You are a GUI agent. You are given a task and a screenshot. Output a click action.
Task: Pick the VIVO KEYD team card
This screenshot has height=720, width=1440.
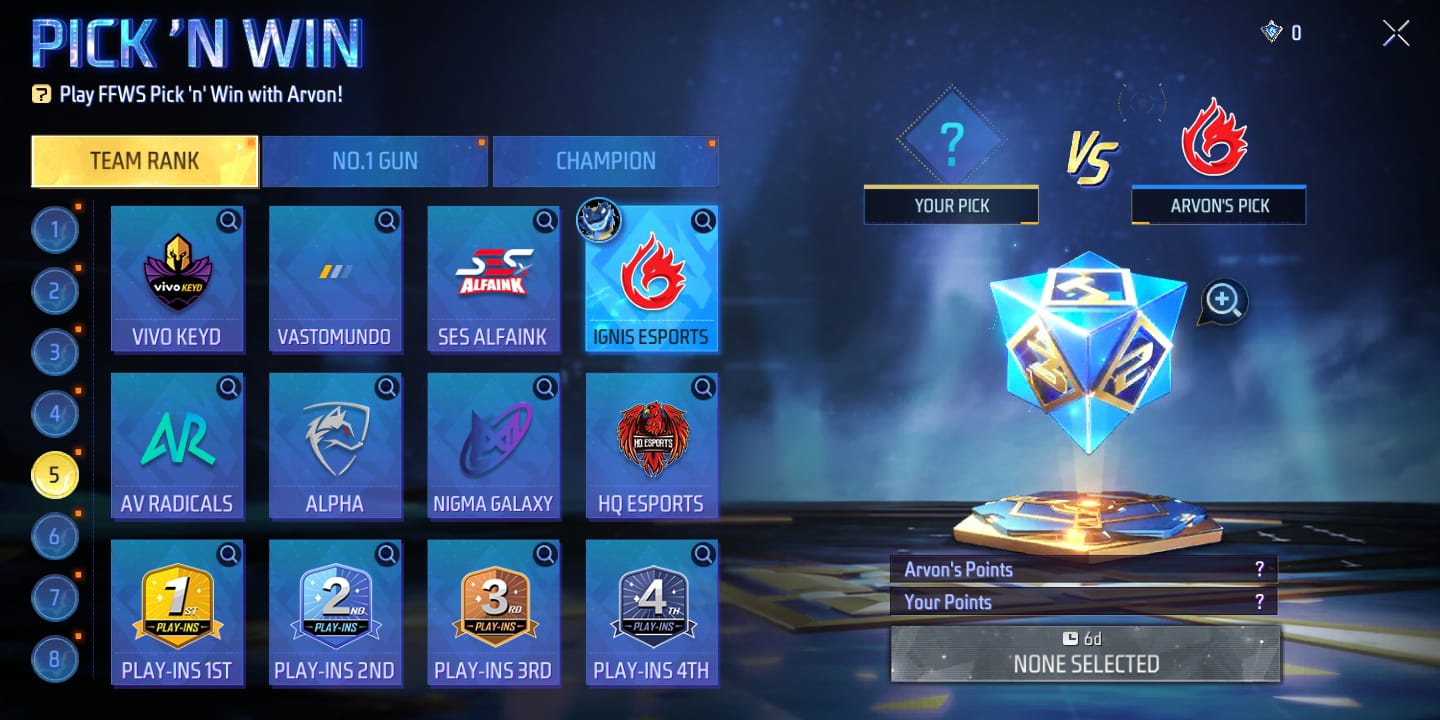pyautogui.click(x=177, y=278)
